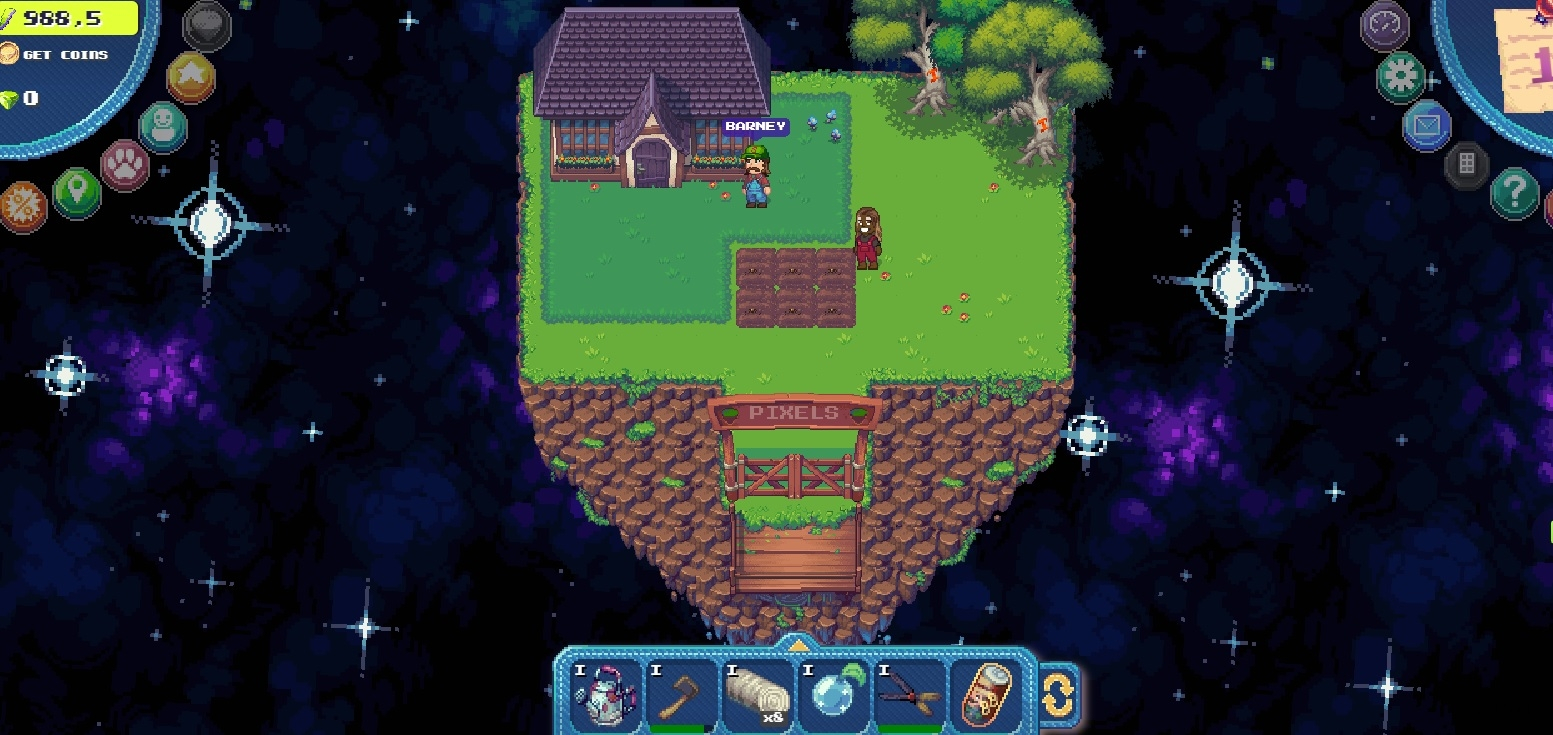The width and height of the screenshot is (1553, 735).
Task: Open help with the question mark icon
Action: (1514, 192)
